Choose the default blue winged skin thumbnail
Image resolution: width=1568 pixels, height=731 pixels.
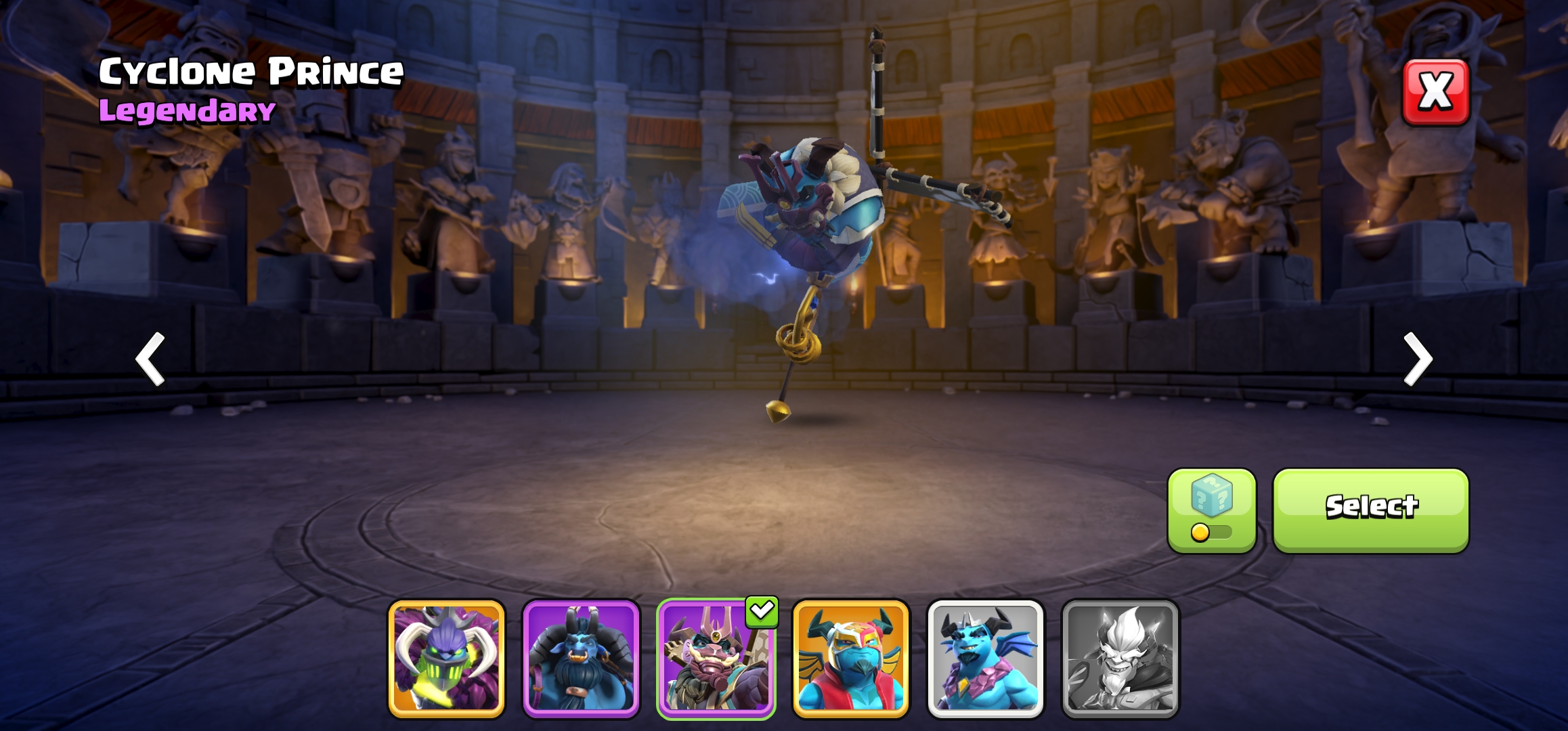[985, 658]
